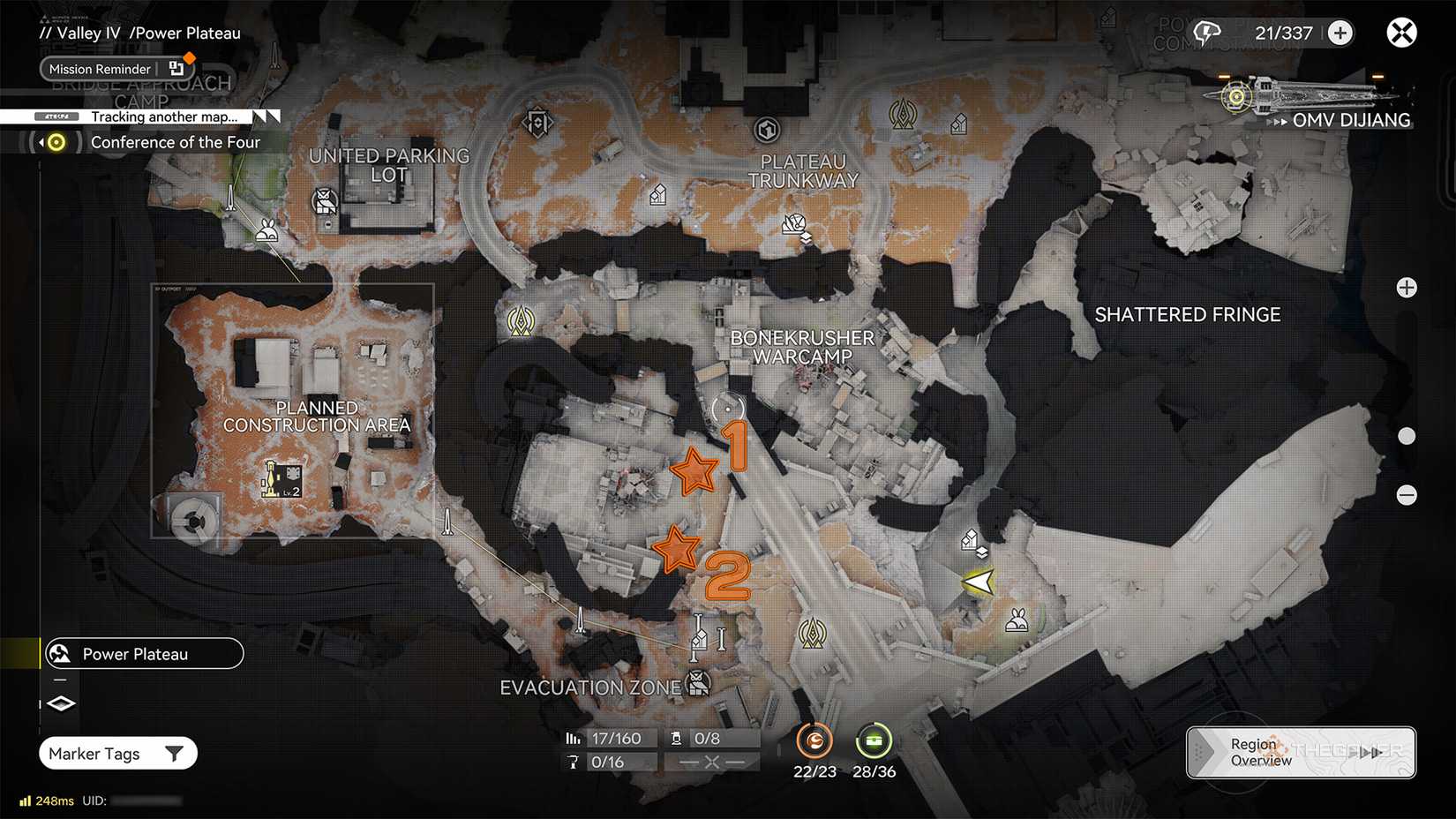Open the Marker Tags filter
Screen dimensions: 1456x819
[x=117, y=753]
